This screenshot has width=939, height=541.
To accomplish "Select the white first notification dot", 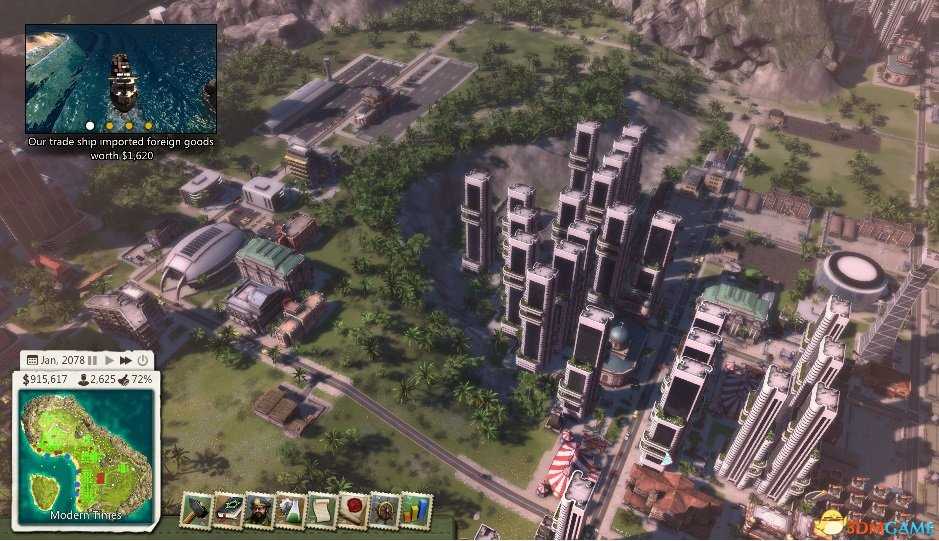I will 90,126.
